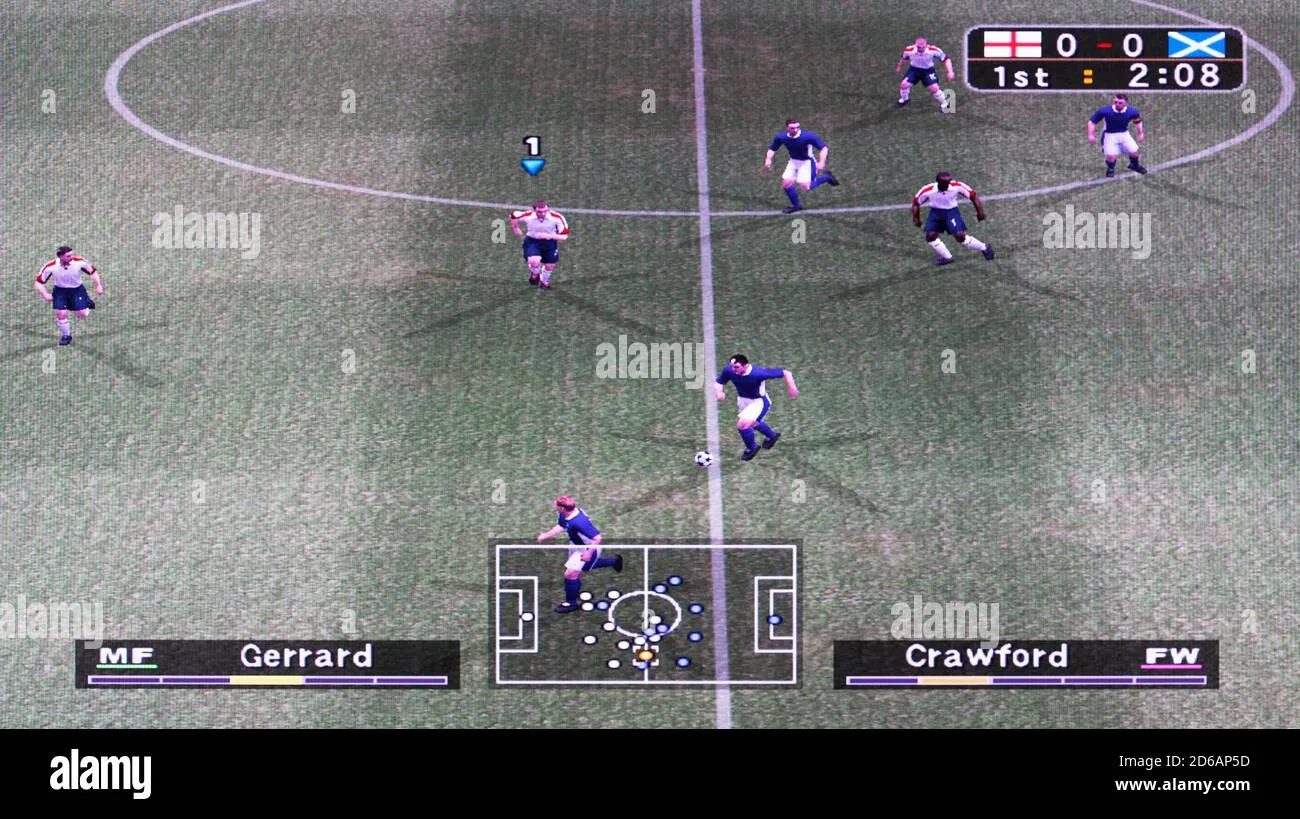Click the orange ball dot on the radar
Viewport: 1300px width, 819px height.
tap(645, 652)
